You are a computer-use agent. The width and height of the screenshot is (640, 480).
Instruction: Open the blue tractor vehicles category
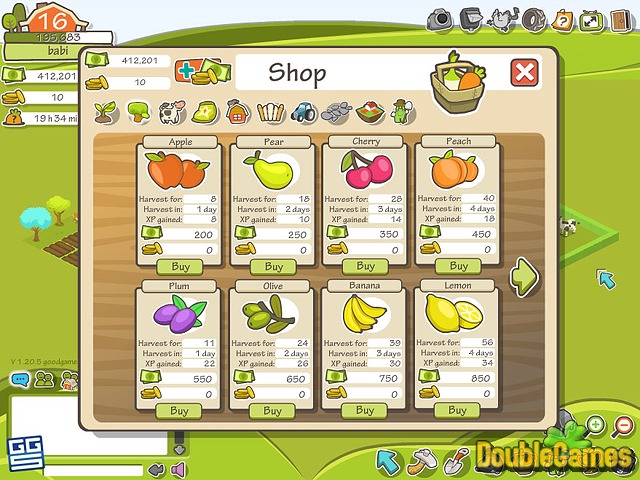tap(304, 110)
